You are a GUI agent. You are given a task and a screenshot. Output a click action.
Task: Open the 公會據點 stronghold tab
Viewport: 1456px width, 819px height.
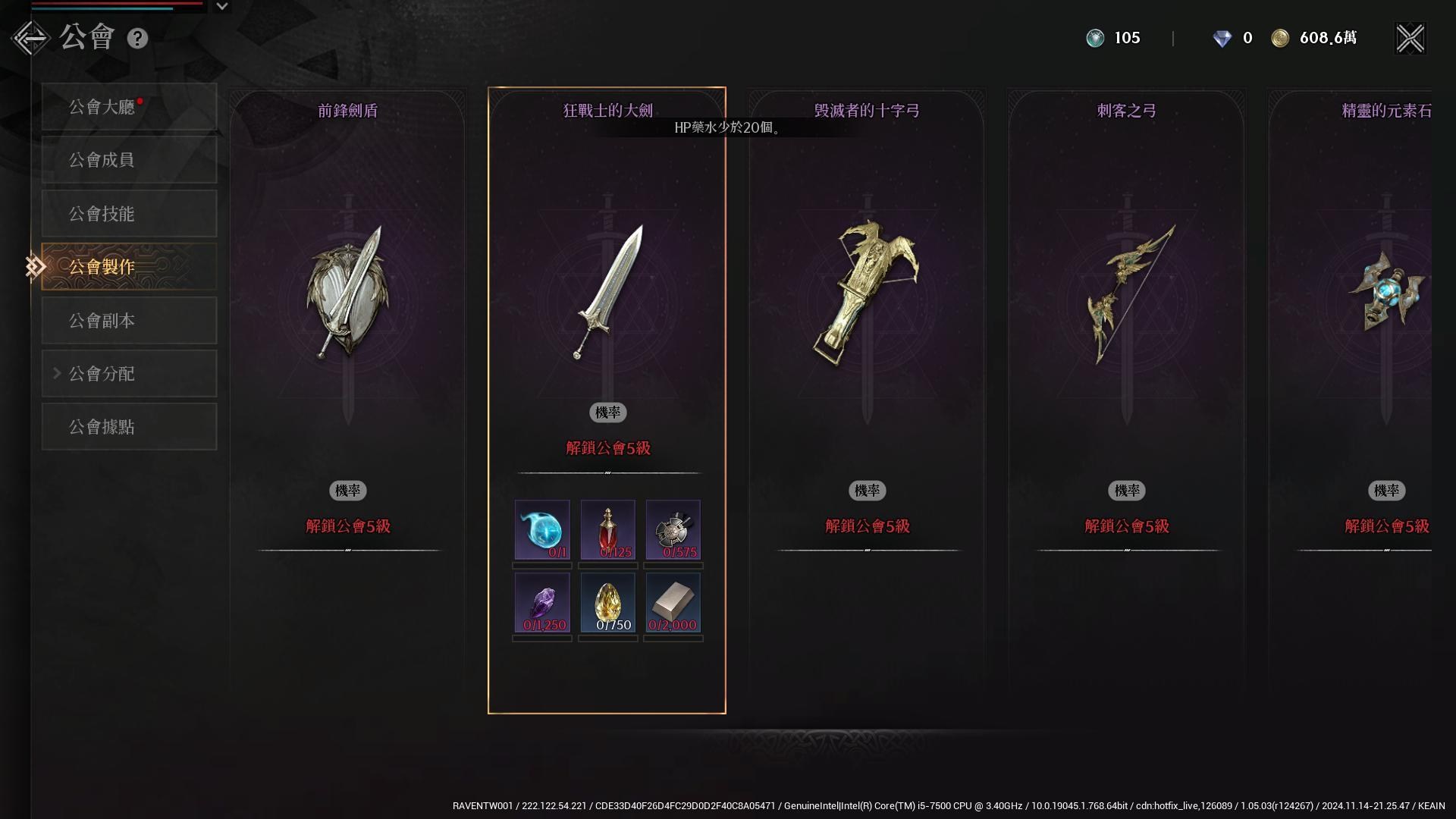pos(129,427)
